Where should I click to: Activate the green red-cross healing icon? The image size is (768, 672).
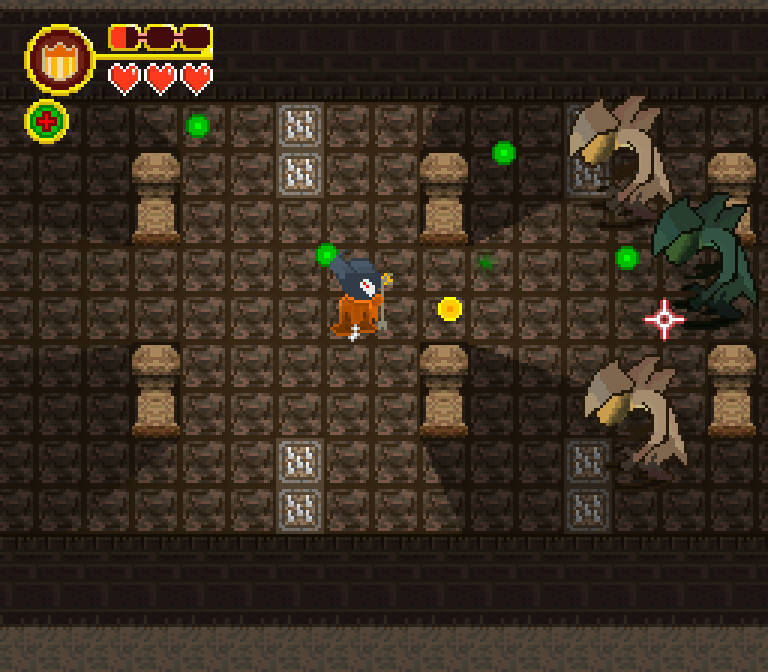[x=46, y=122]
